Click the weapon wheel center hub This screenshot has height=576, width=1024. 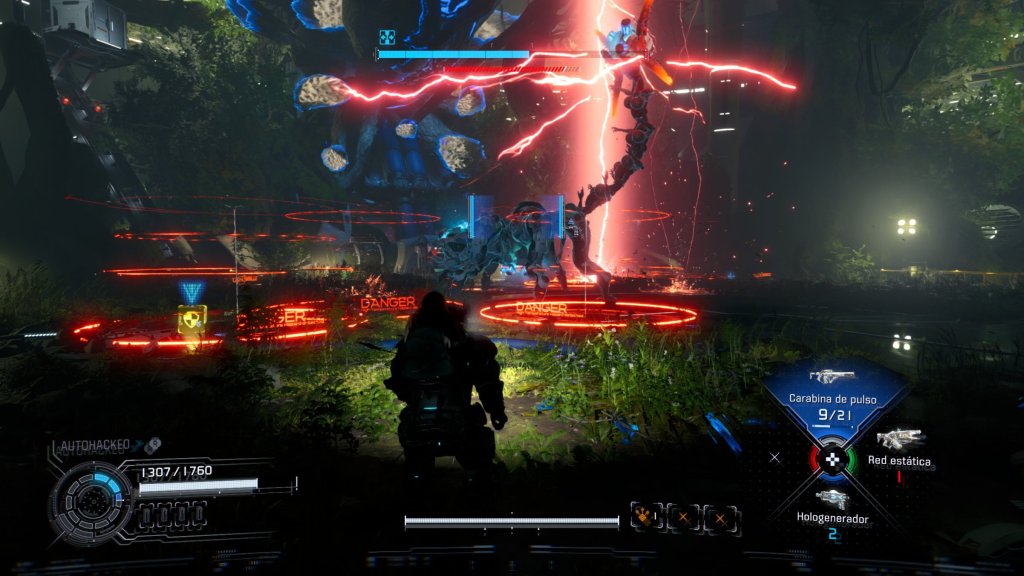coord(832,459)
